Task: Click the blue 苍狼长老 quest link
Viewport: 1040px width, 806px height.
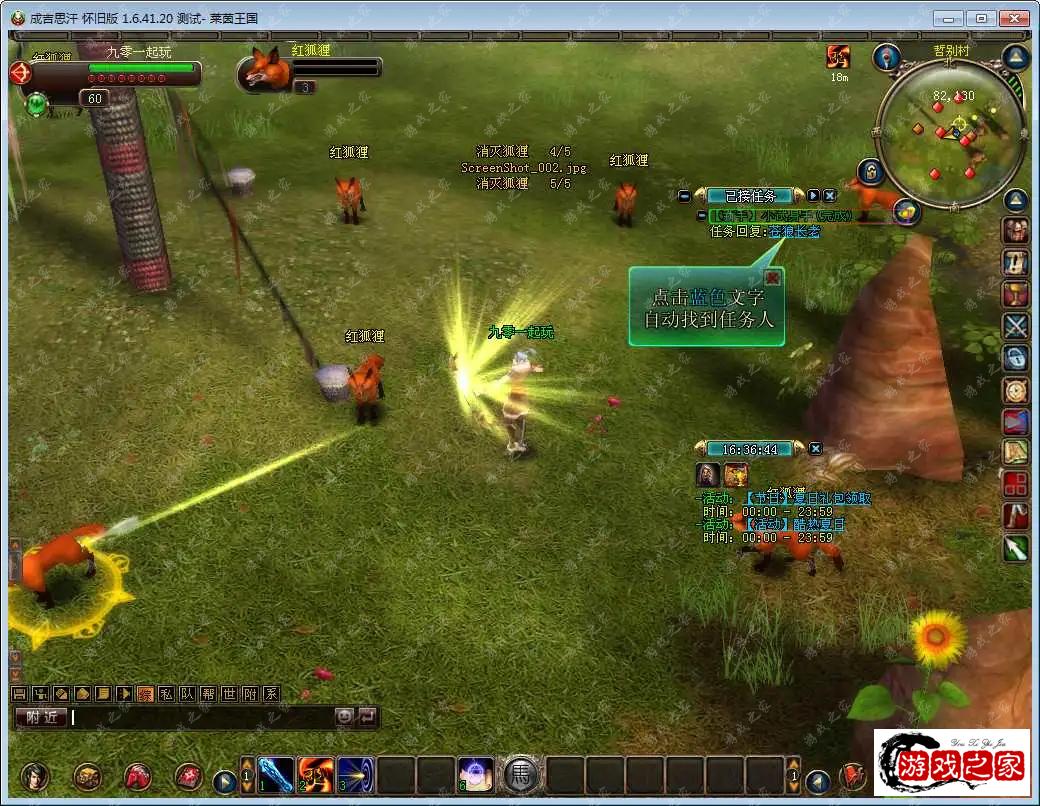Action: (x=793, y=232)
